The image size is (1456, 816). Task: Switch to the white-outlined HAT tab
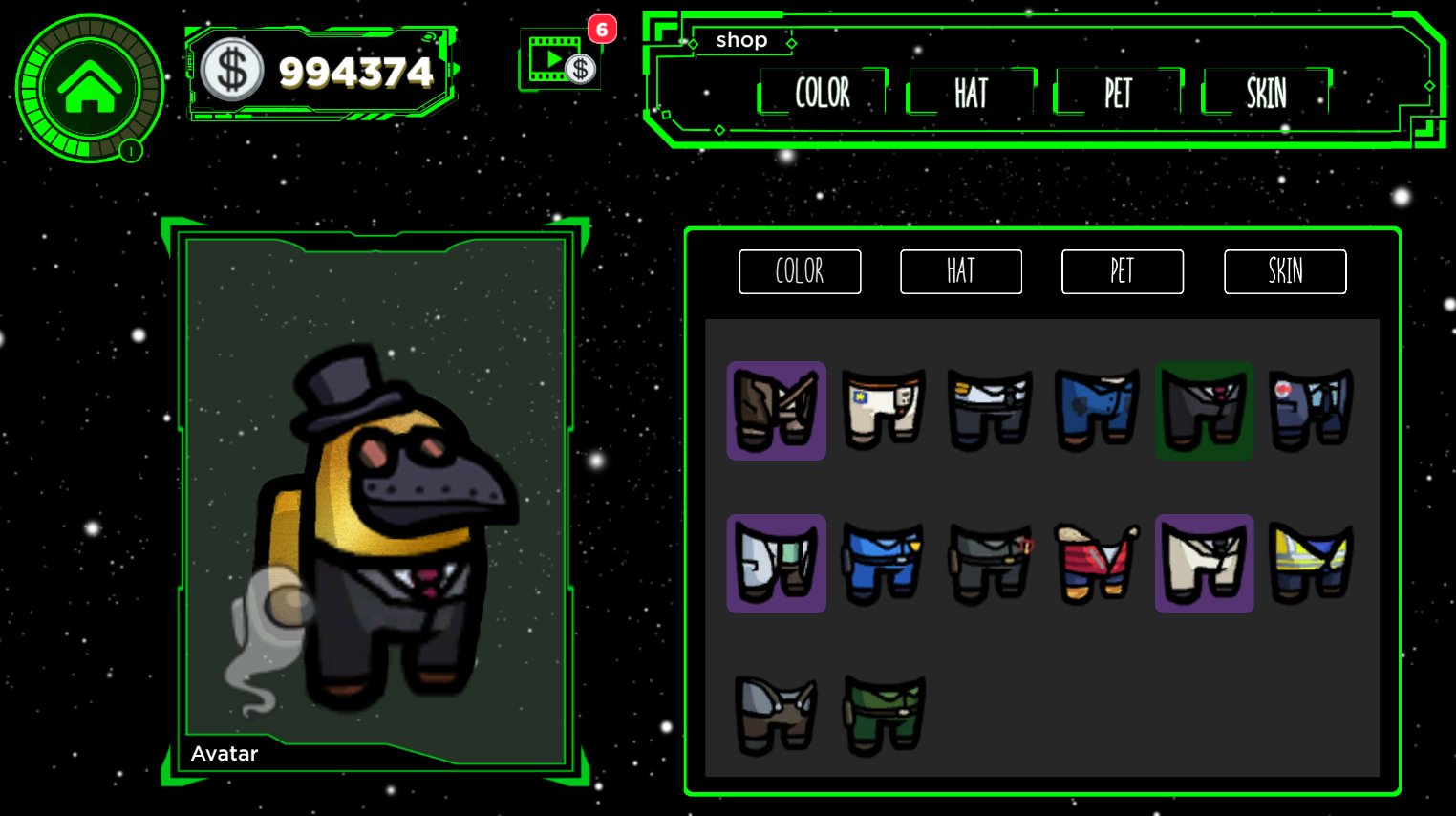click(960, 271)
